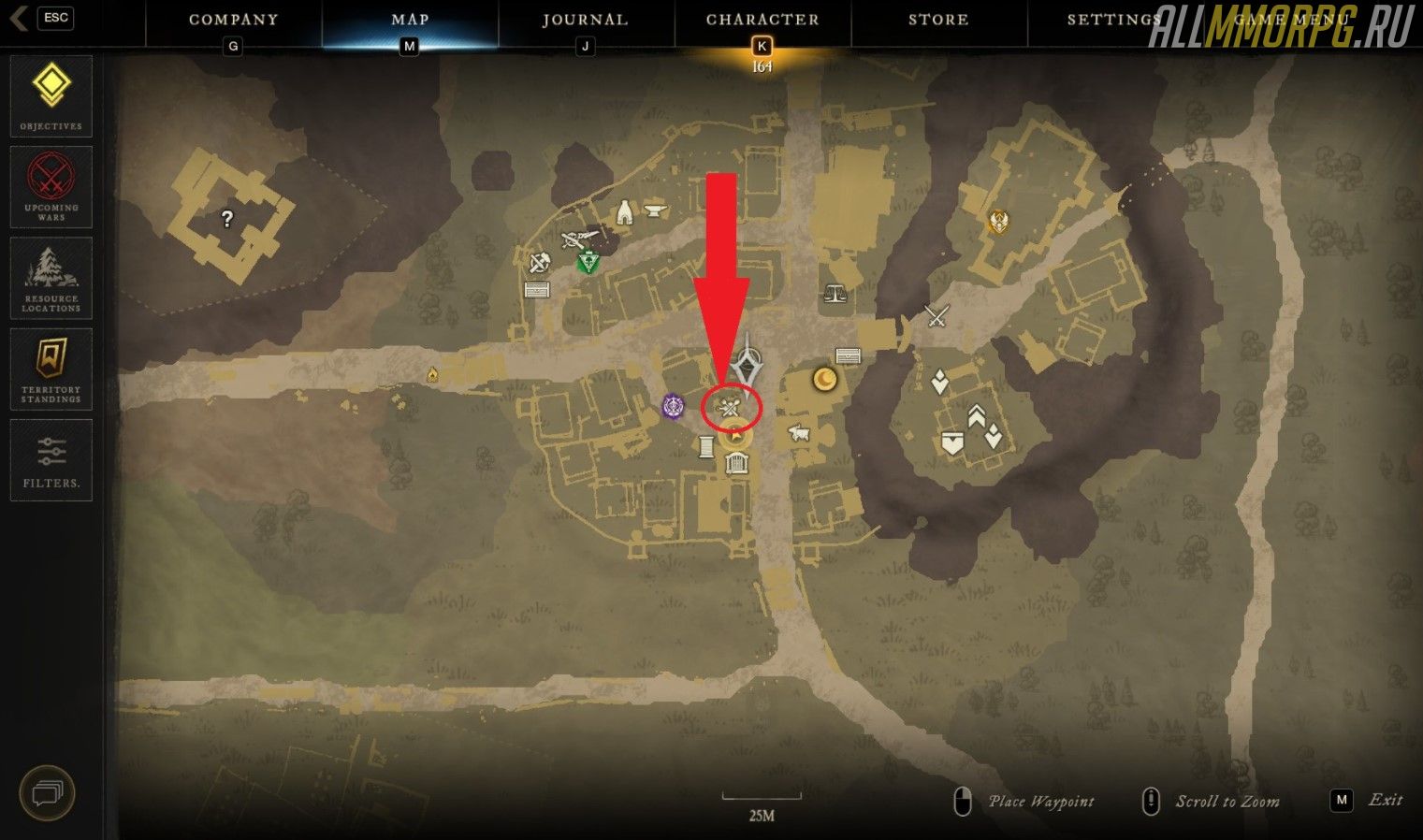Select the question mark map marker
Viewport: 1423px width, 840px height.
(226, 219)
